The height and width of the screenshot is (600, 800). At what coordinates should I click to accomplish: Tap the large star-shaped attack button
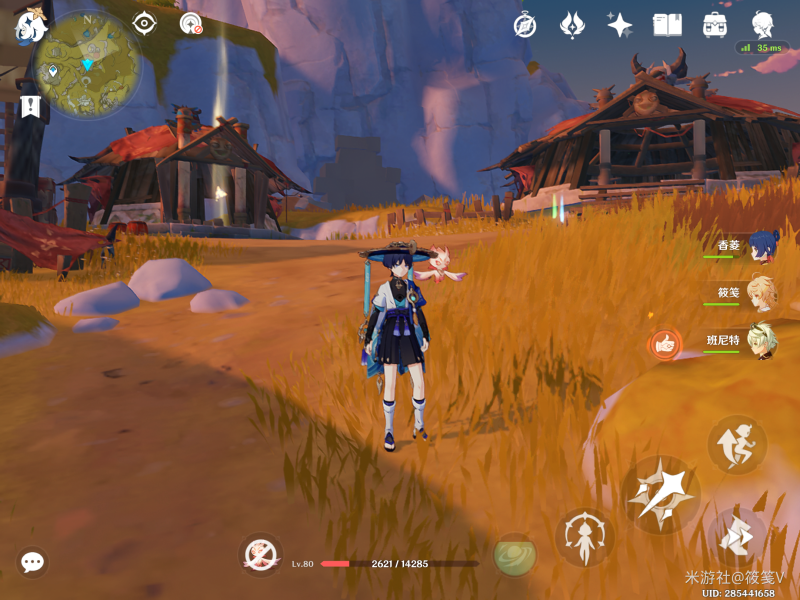pyautogui.click(x=661, y=494)
